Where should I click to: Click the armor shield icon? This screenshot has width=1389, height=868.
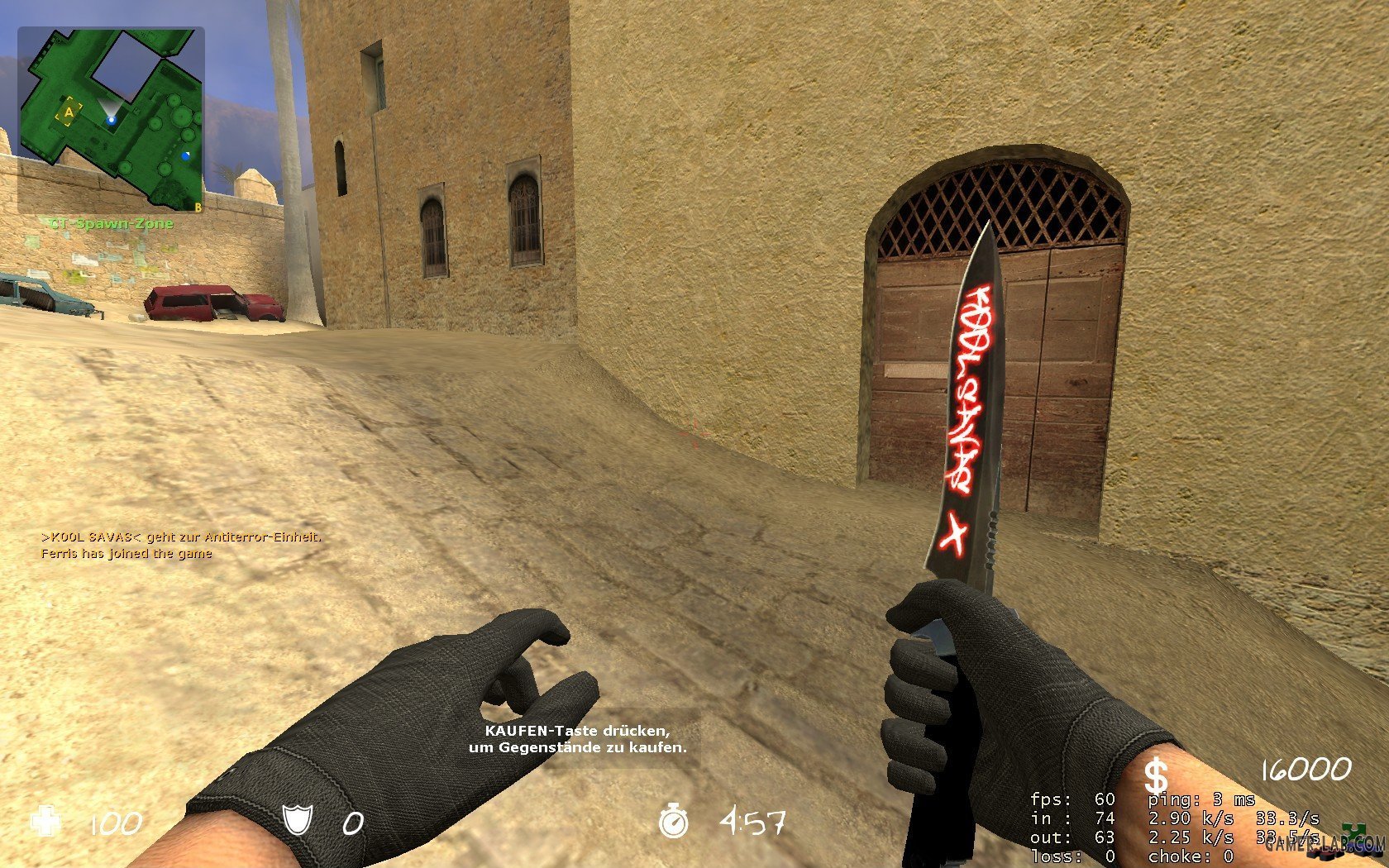tap(298, 821)
